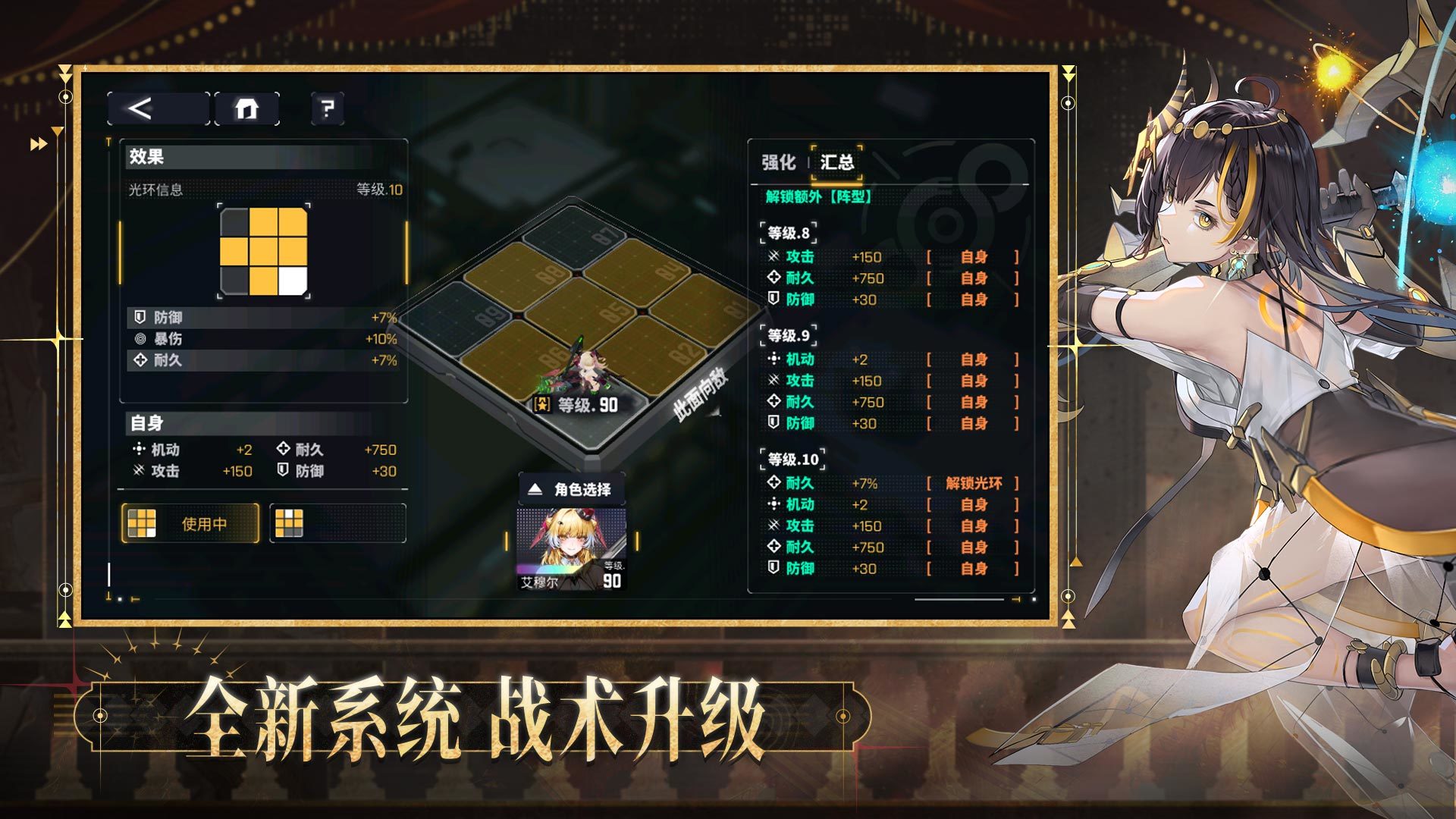Click the 机动 mobility icon in the 自身 panel

[x=138, y=449]
